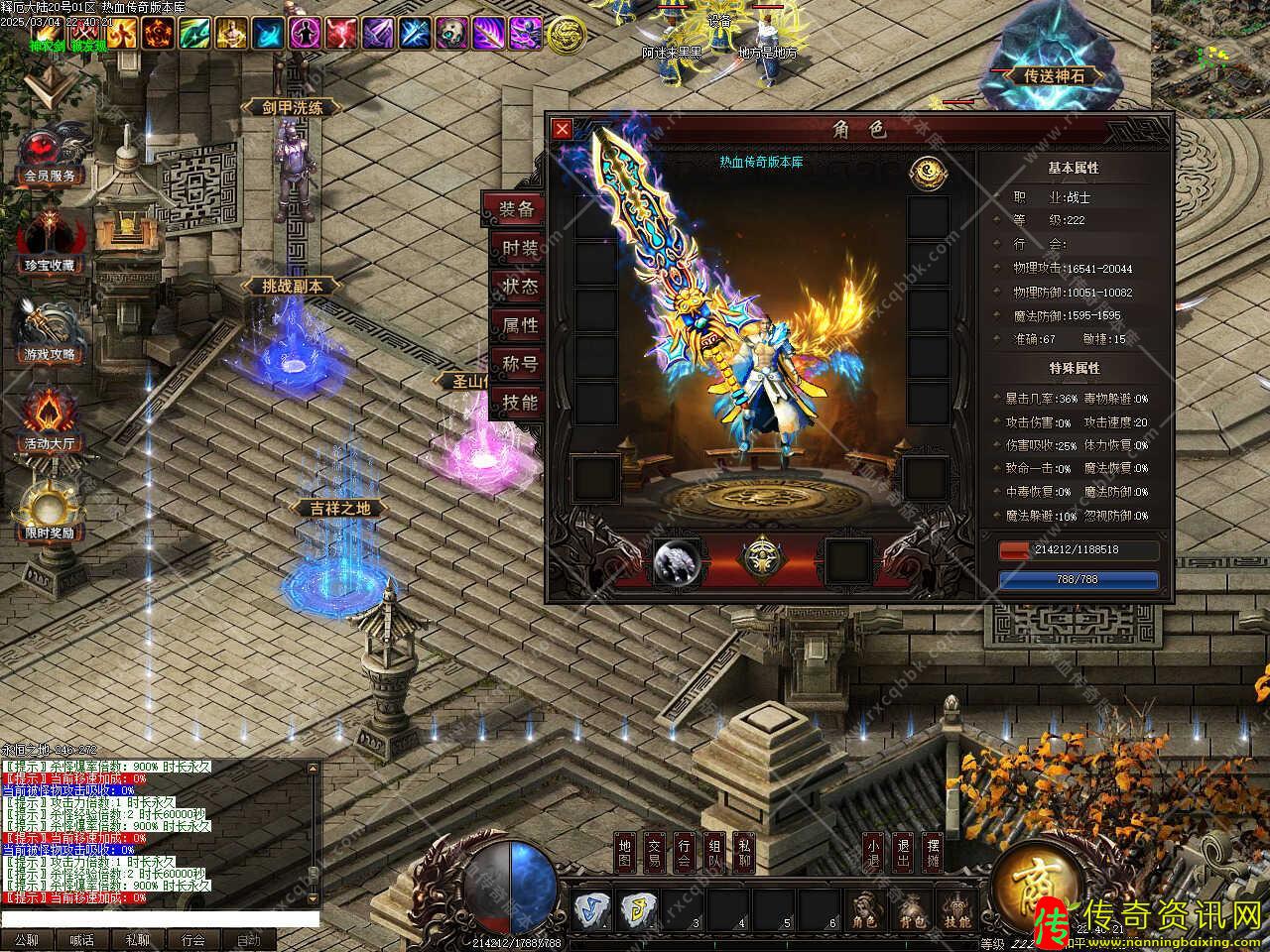The height and width of the screenshot is (952, 1270).
Task: Select the 喊话 shout chat channel
Action: [x=81, y=940]
